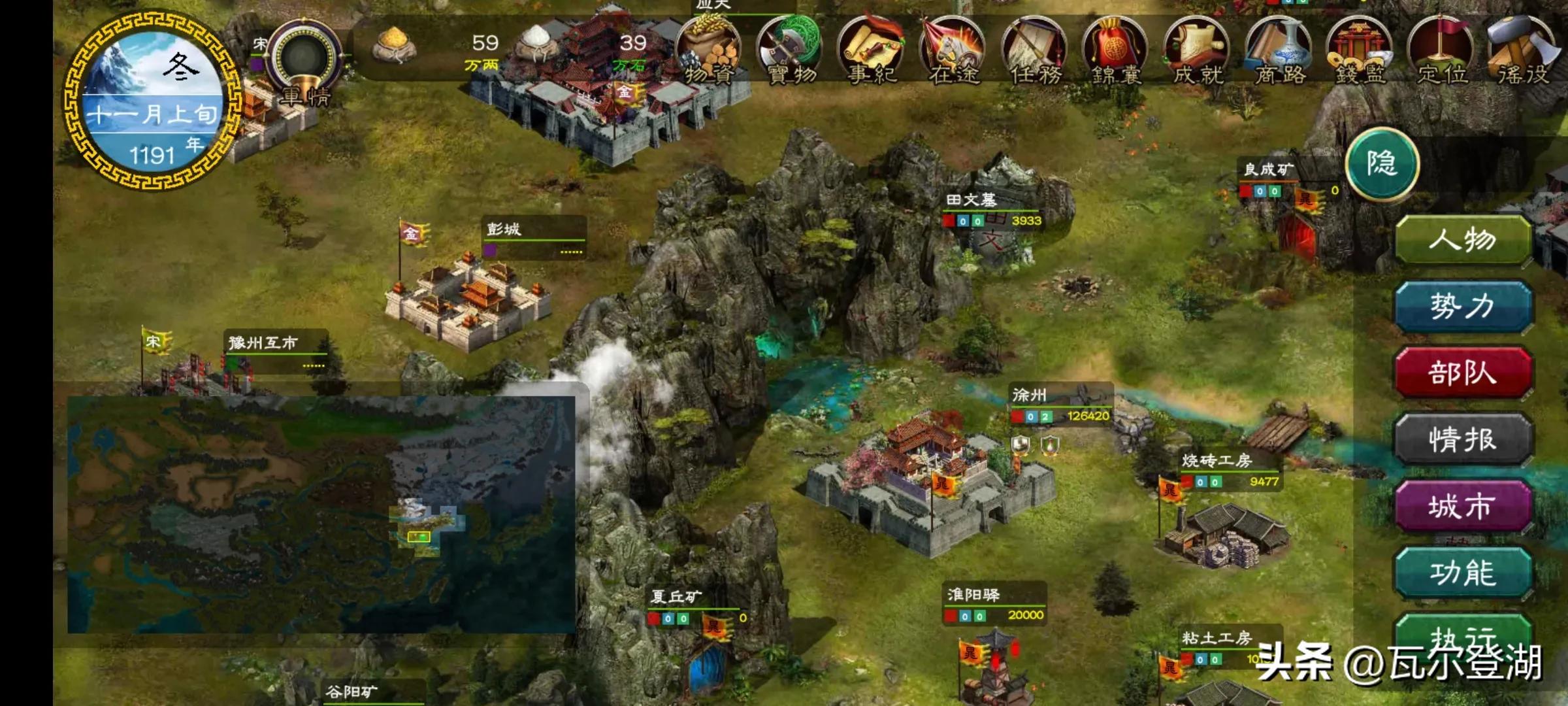The width and height of the screenshot is (1568, 706).
Task: Open the 人物 characters menu
Action: click(1463, 240)
